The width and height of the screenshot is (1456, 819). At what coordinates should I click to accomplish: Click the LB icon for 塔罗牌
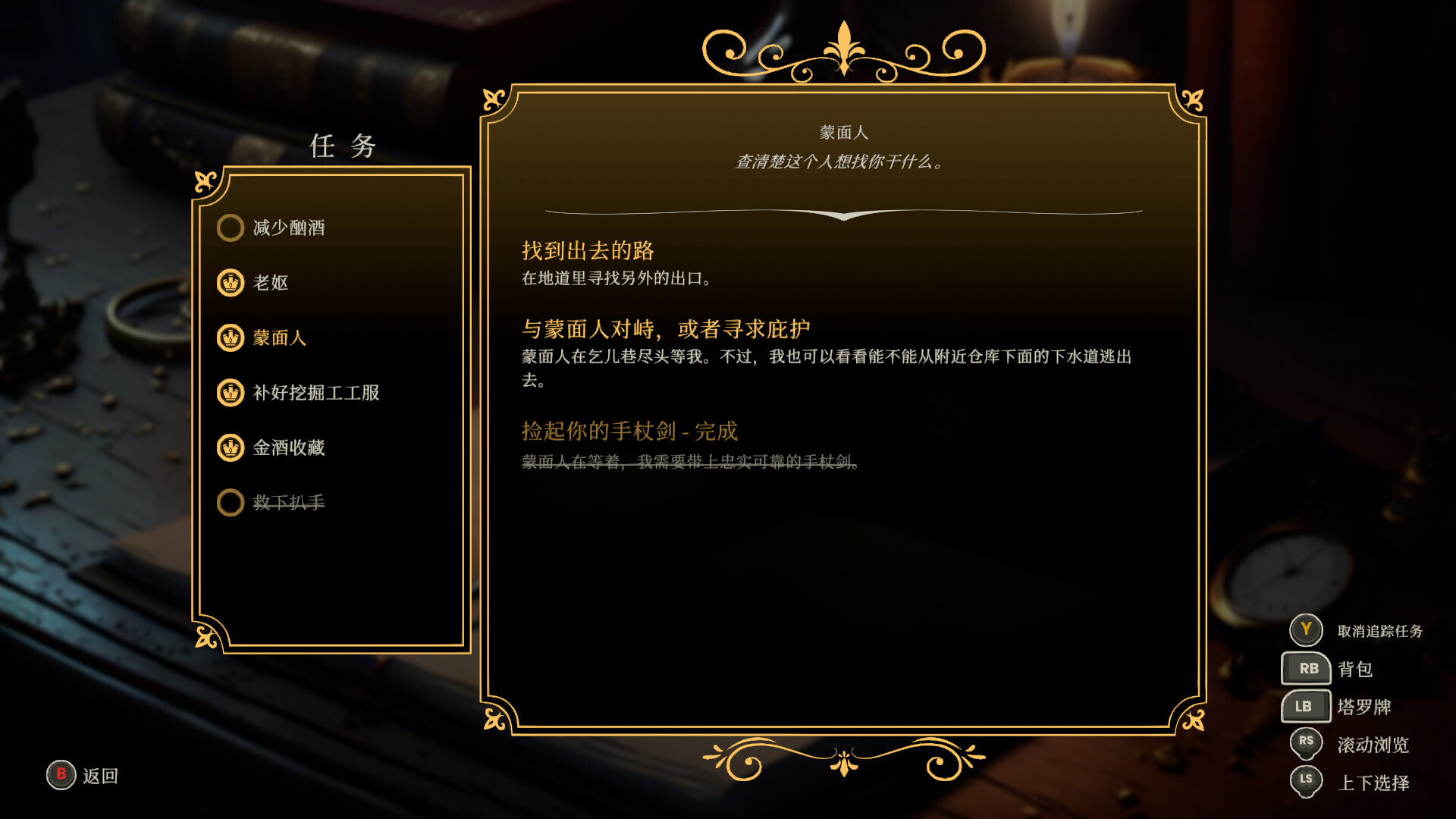pyautogui.click(x=1306, y=706)
